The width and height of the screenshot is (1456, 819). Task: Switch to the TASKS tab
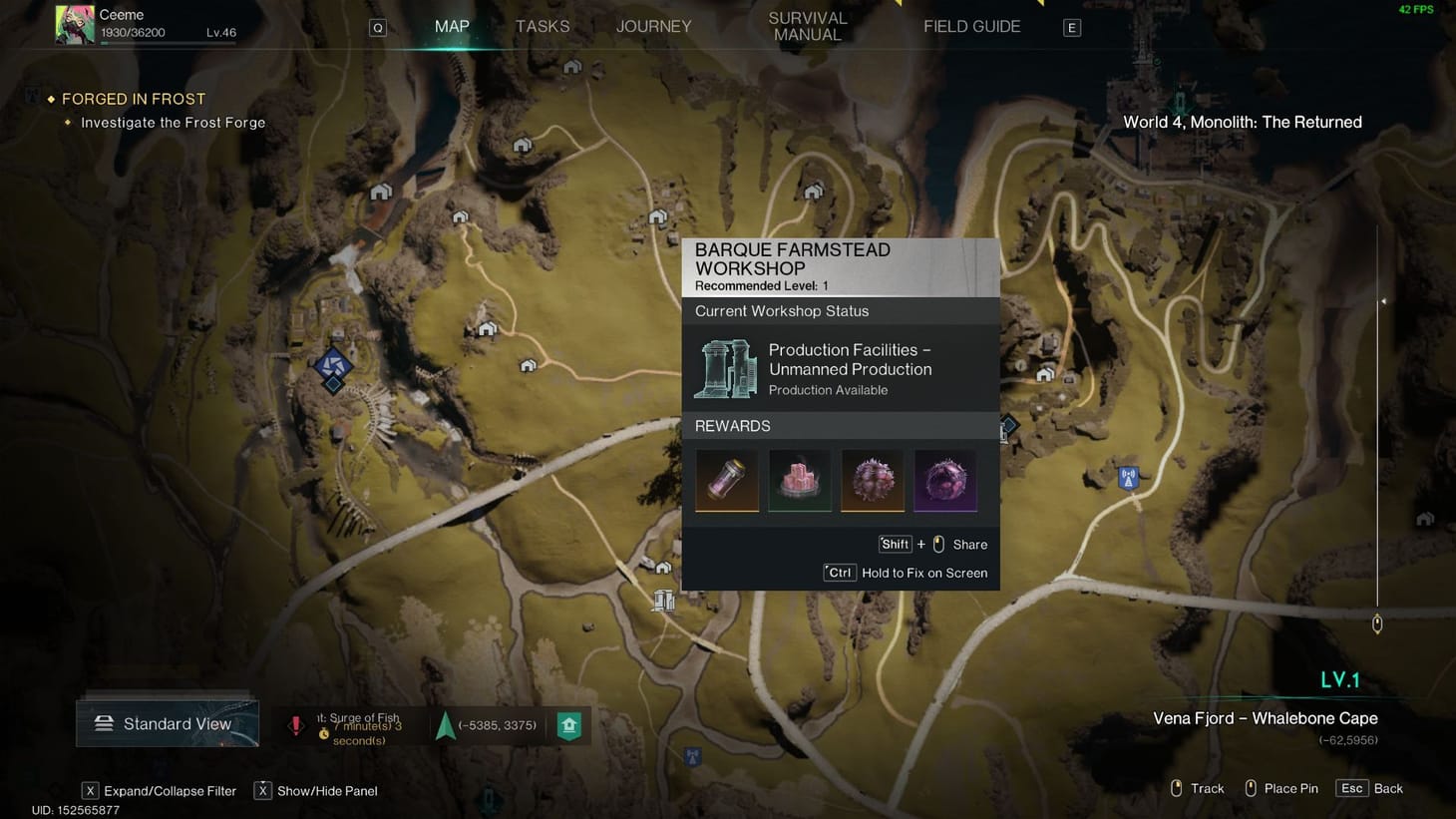(542, 26)
